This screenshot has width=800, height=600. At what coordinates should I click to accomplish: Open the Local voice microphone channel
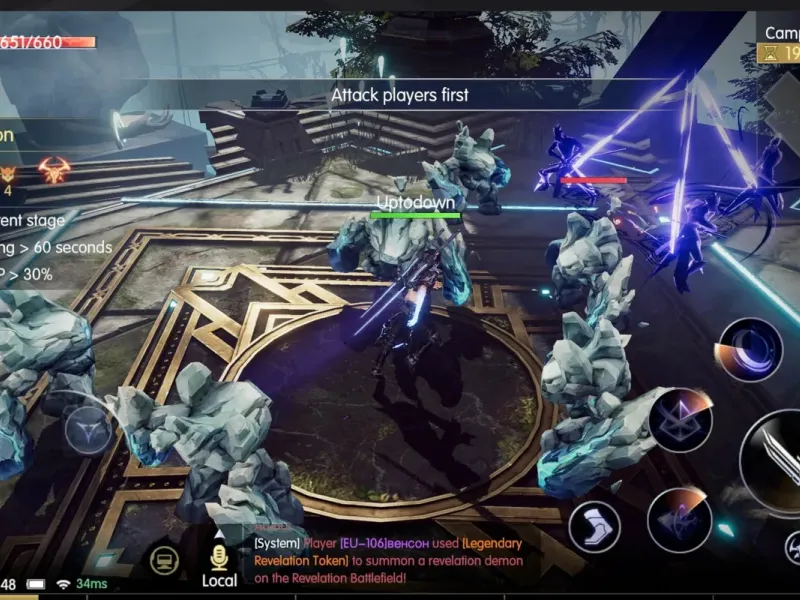click(x=219, y=564)
